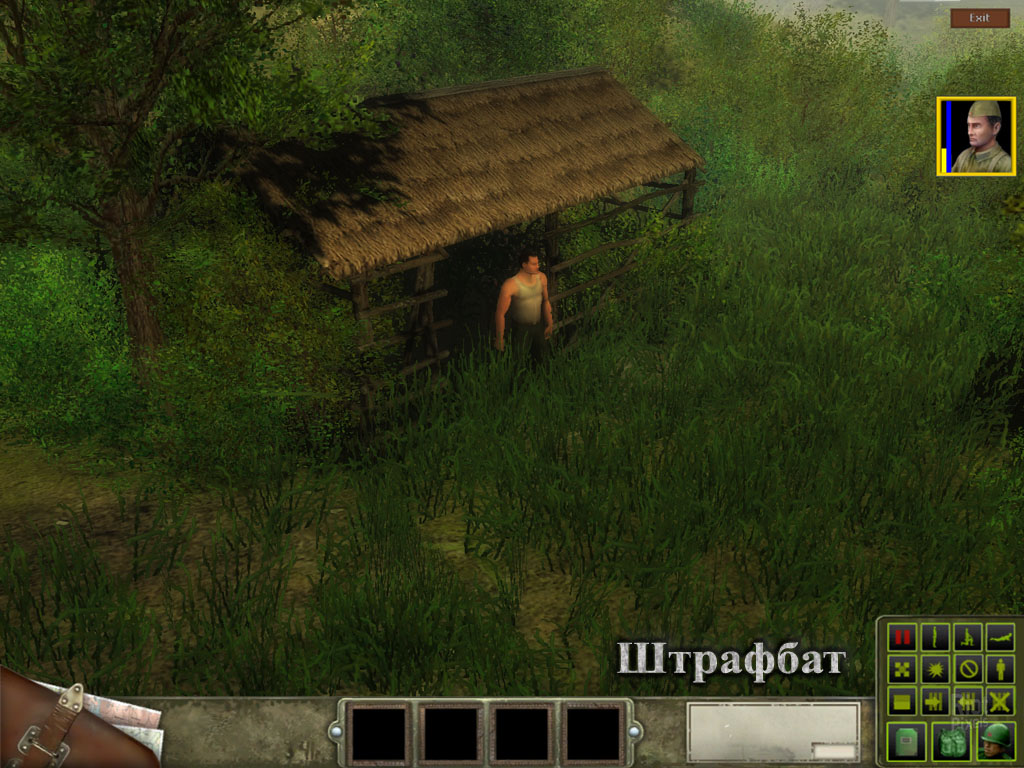Click the single standing figure command icon

pyautogui.click(x=999, y=669)
